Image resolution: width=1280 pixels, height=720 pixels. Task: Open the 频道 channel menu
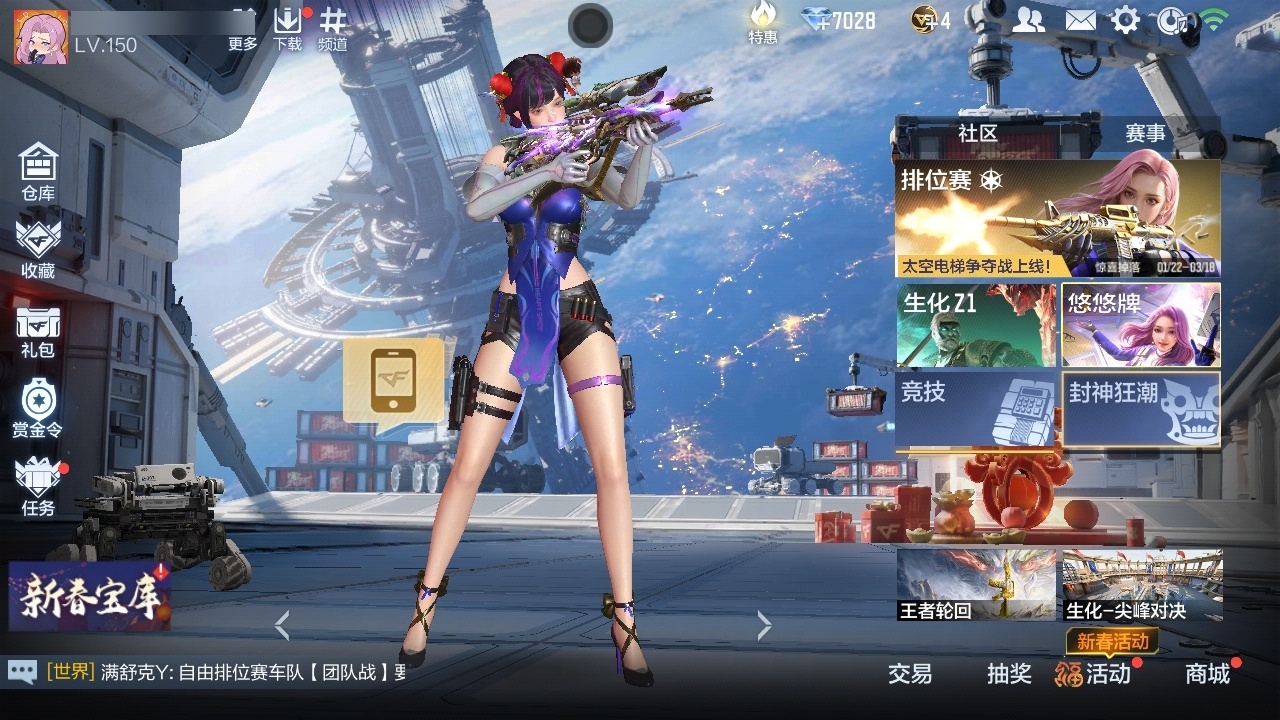pyautogui.click(x=333, y=28)
